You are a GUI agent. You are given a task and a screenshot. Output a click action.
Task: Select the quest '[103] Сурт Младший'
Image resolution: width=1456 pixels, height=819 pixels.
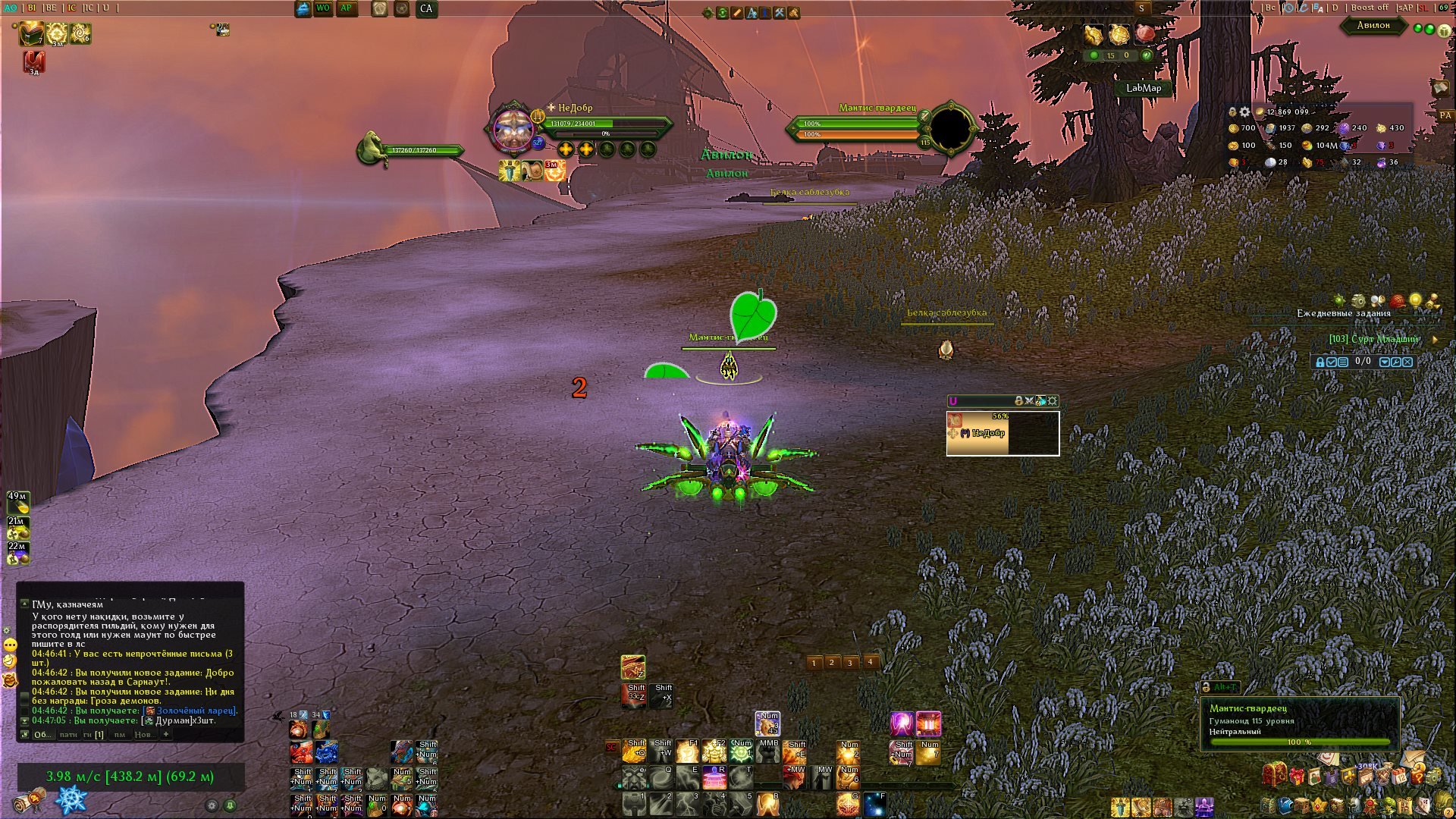point(1373,339)
